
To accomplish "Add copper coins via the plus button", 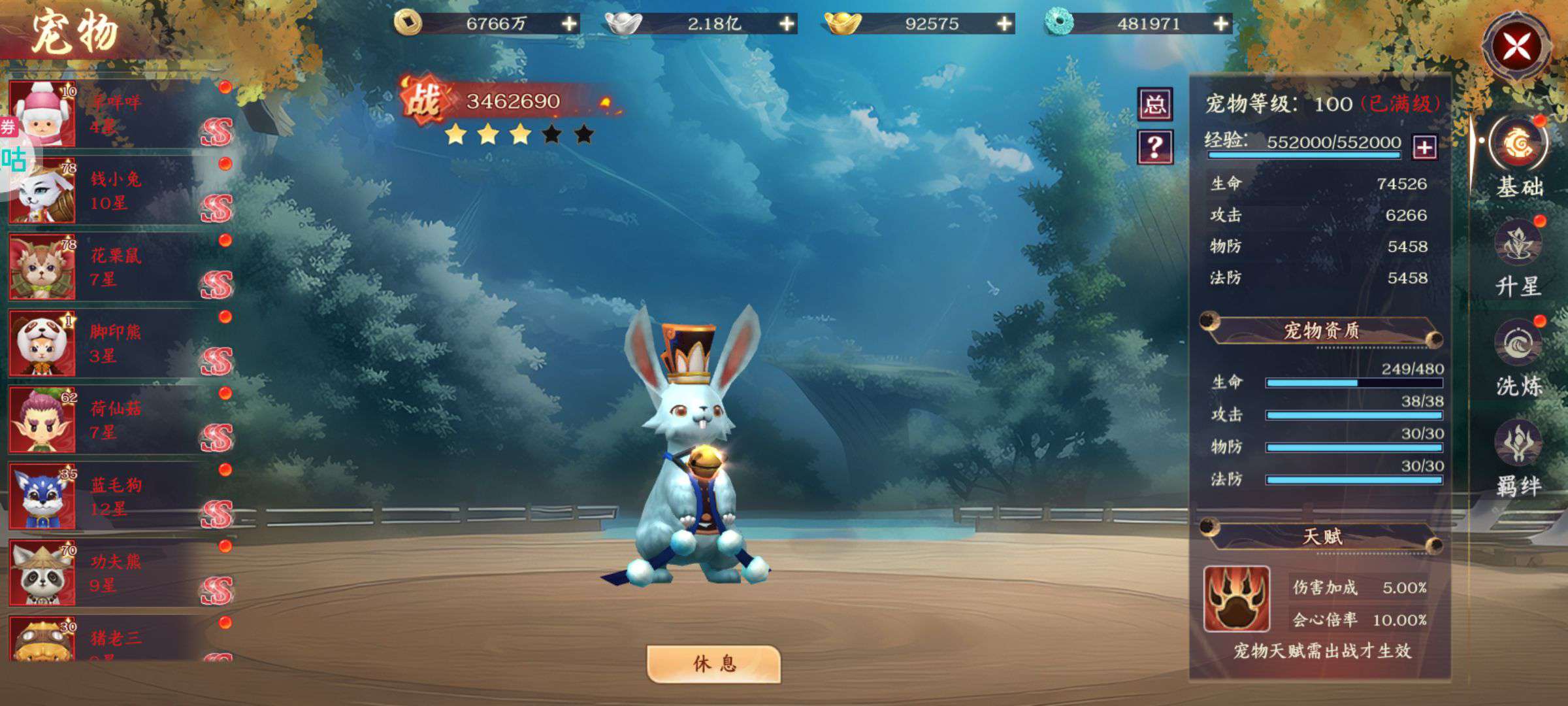I will (x=570, y=24).
